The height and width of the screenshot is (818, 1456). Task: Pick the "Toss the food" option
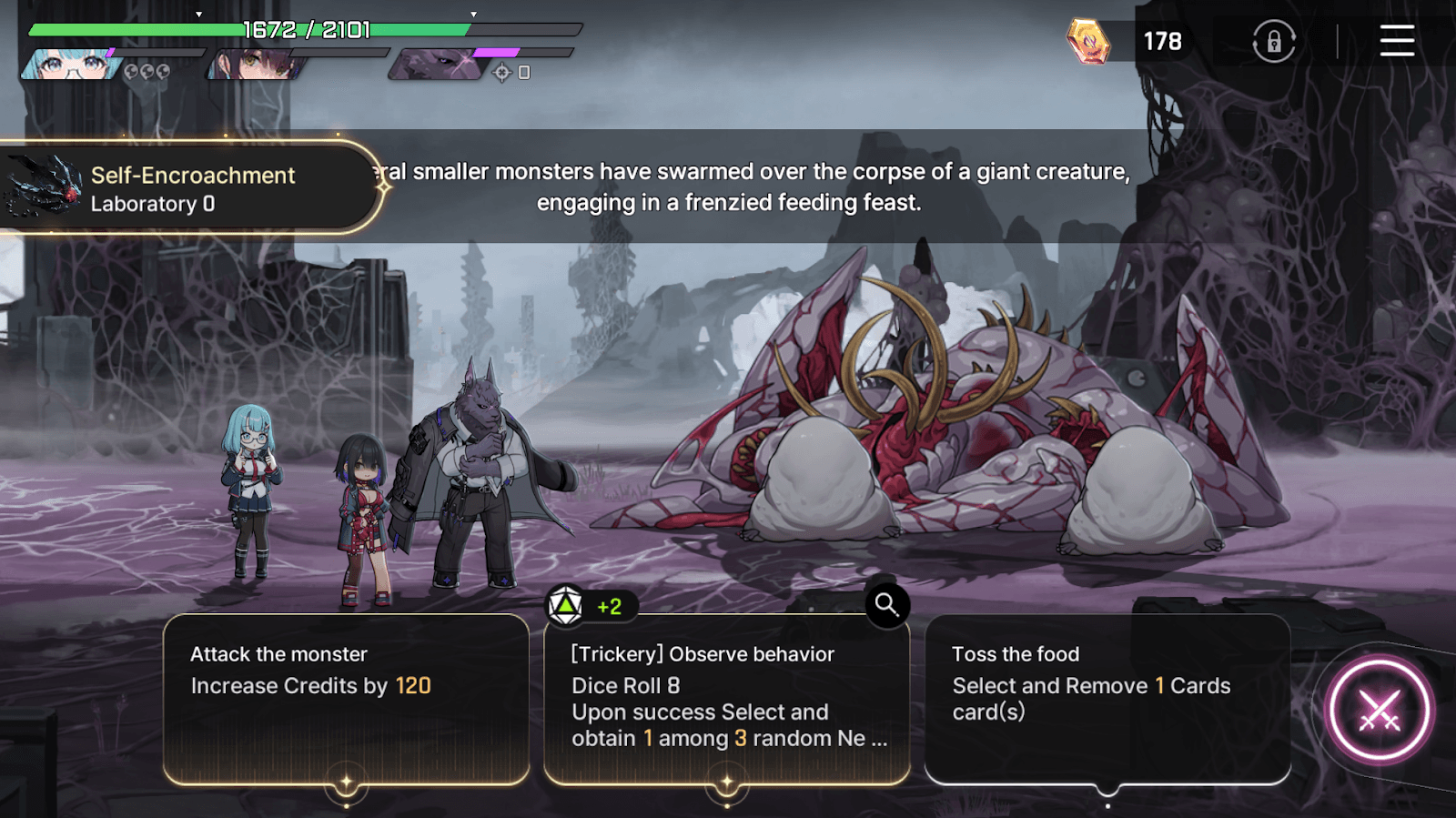1107,698
